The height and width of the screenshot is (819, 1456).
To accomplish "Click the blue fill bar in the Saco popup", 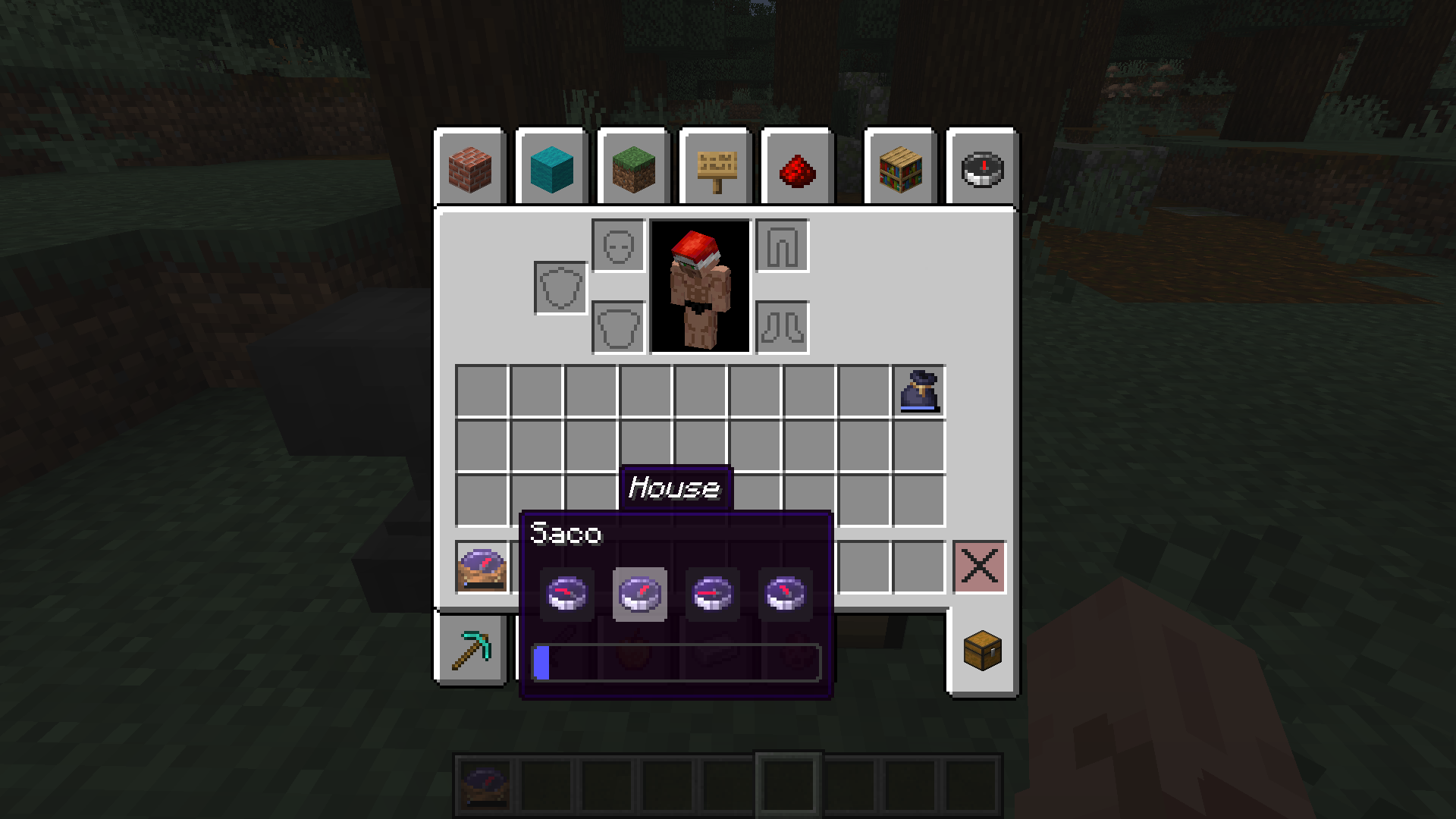I will click(x=543, y=661).
